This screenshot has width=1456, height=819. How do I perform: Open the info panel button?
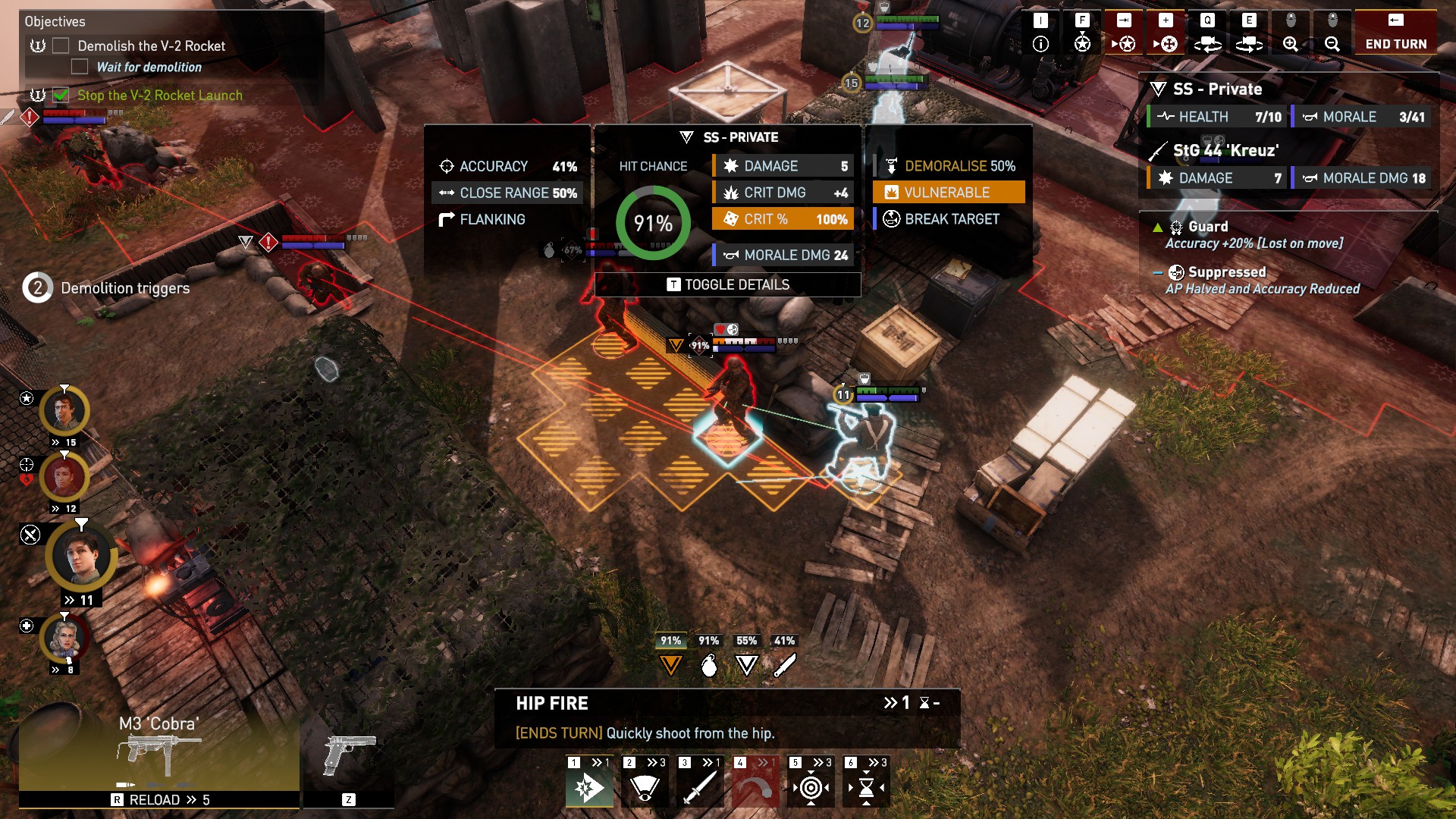click(1040, 33)
